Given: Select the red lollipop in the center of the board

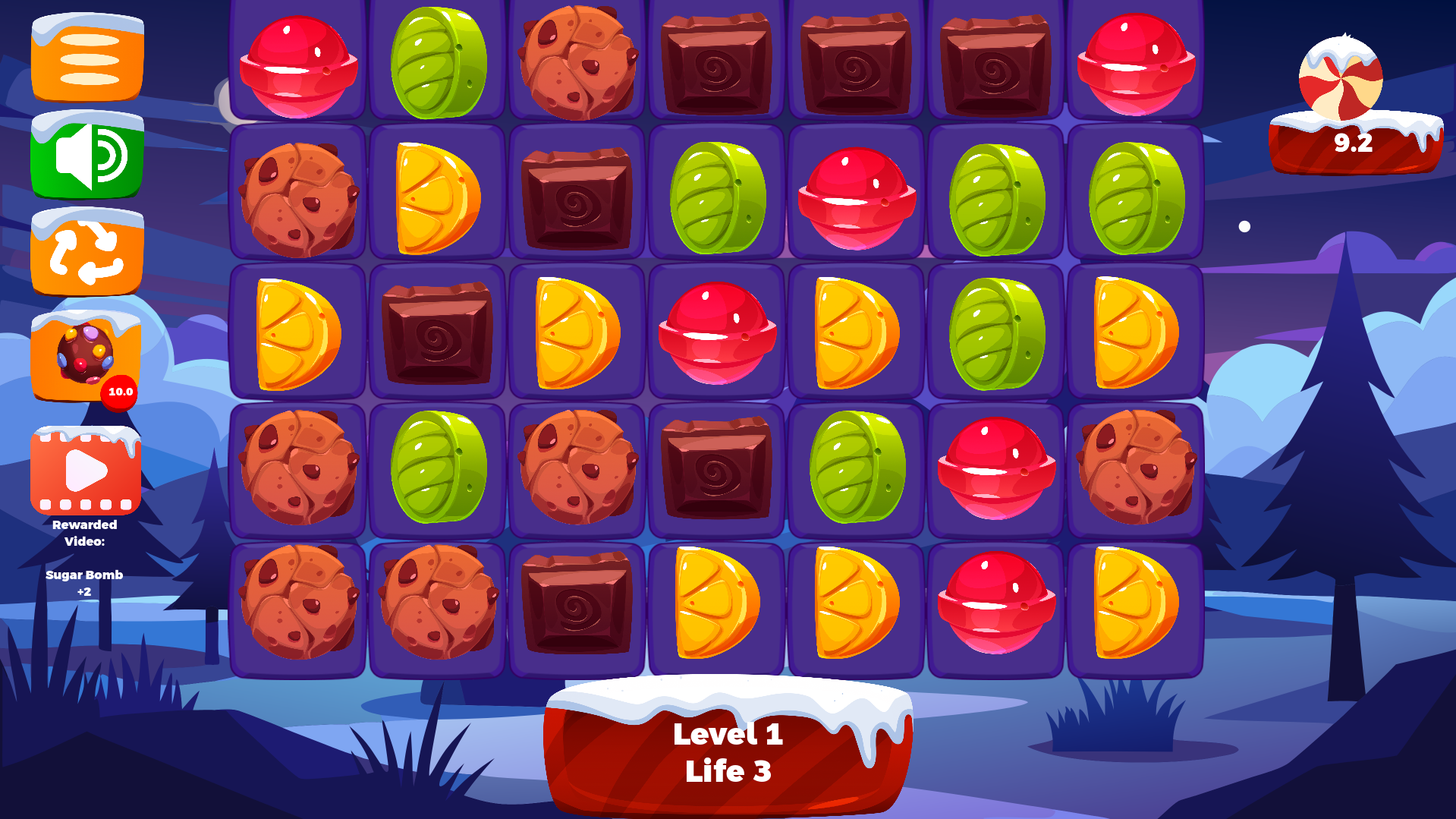Looking at the screenshot, I should click(x=716, y=334).
